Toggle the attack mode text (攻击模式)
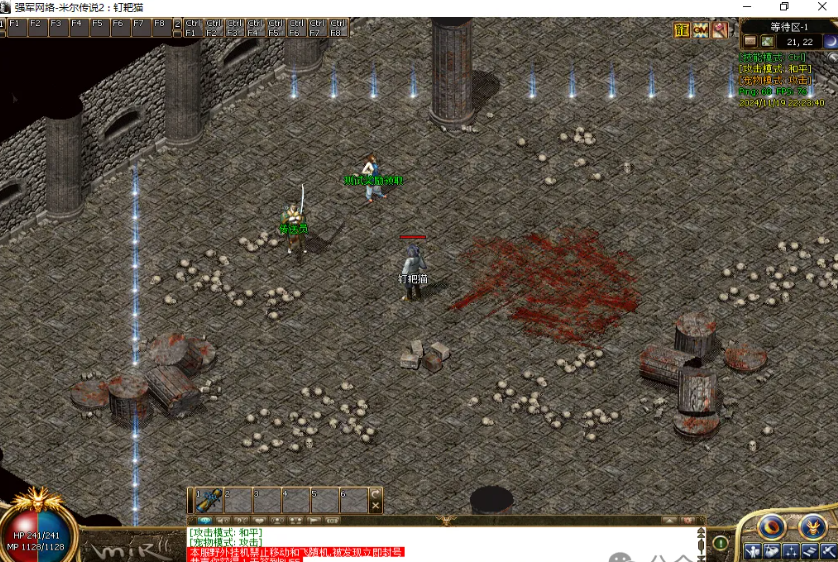The height and width of the screenshot is (562, 838). 775,69
